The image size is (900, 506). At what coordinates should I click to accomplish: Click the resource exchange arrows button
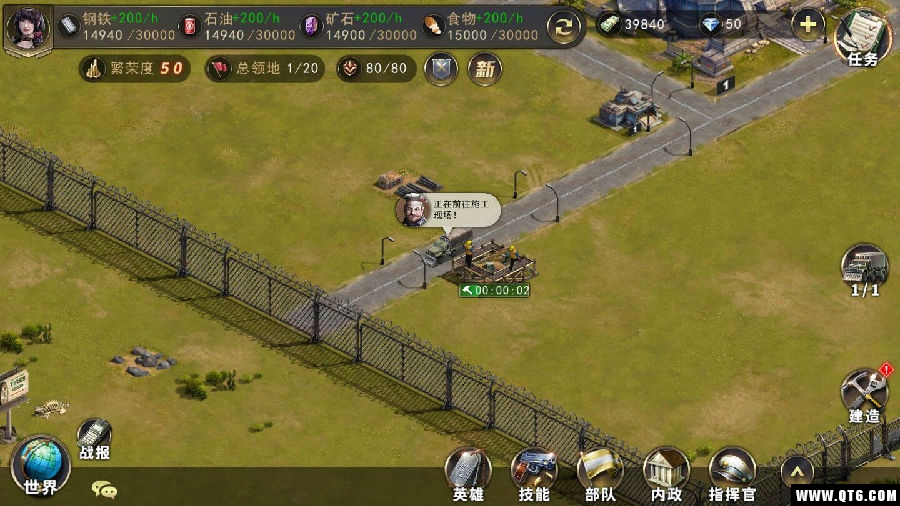click(x=565, y=26)
